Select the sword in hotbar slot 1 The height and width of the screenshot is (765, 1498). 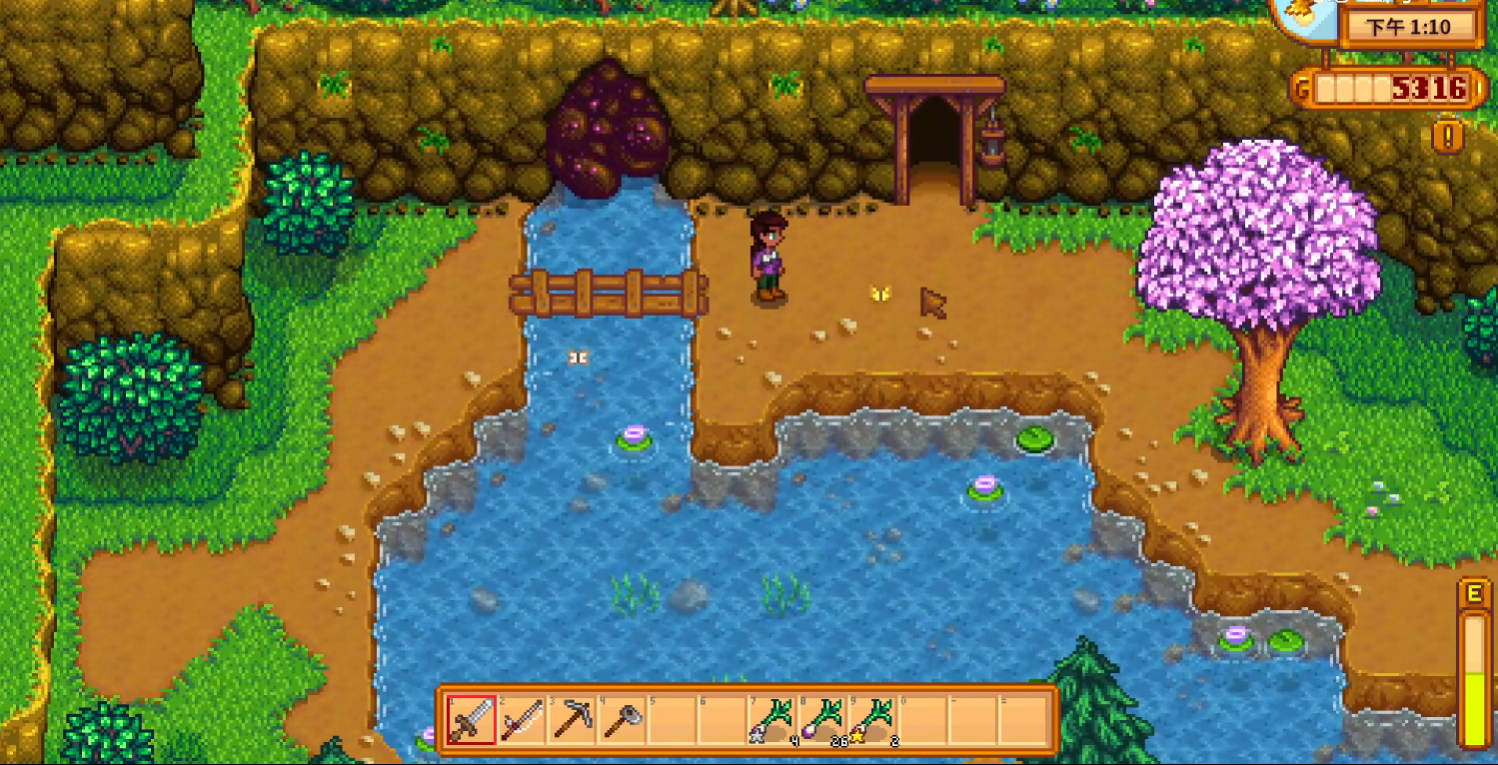coord(471,720)
